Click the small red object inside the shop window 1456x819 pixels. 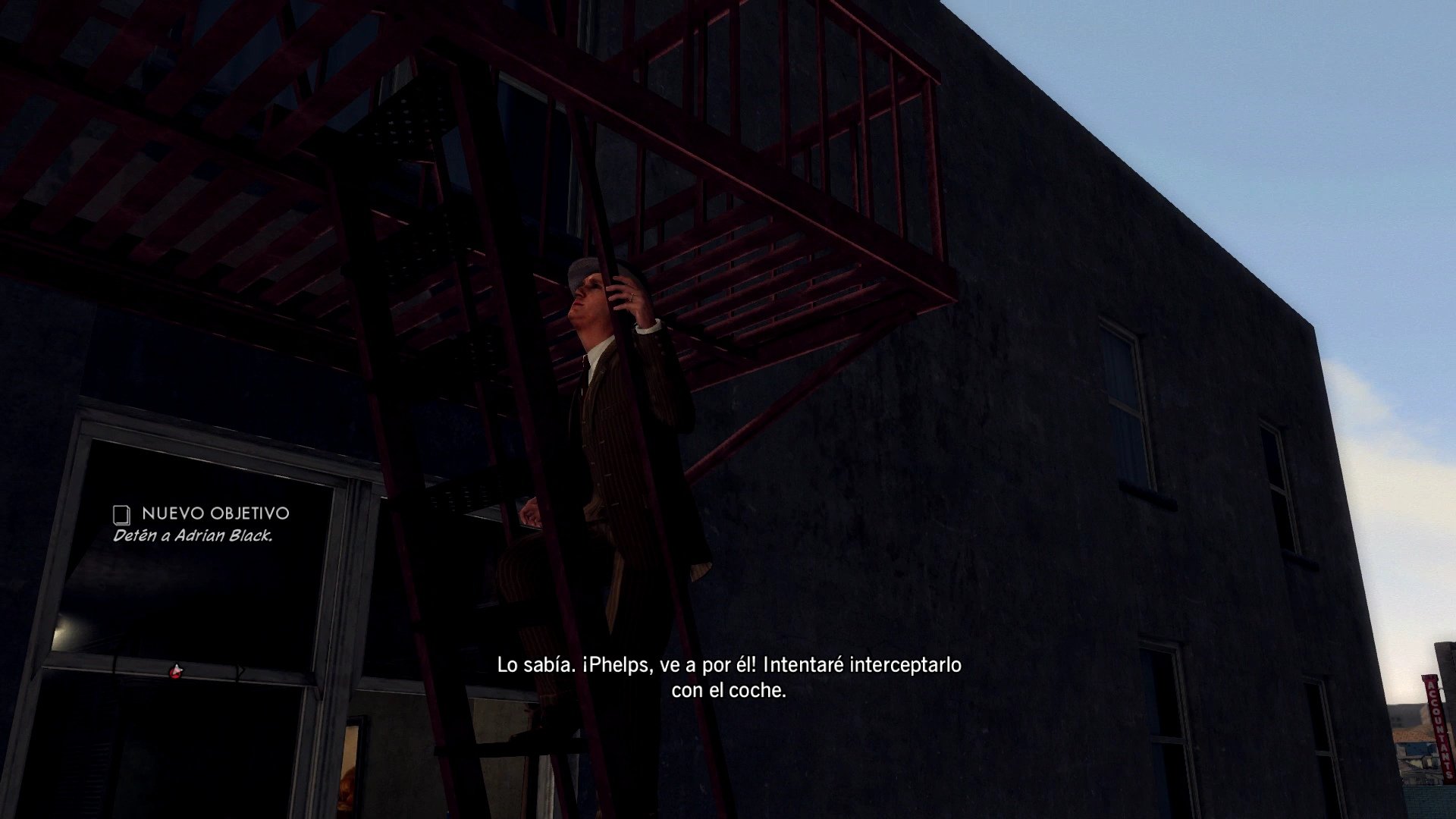tap(177, 670)
